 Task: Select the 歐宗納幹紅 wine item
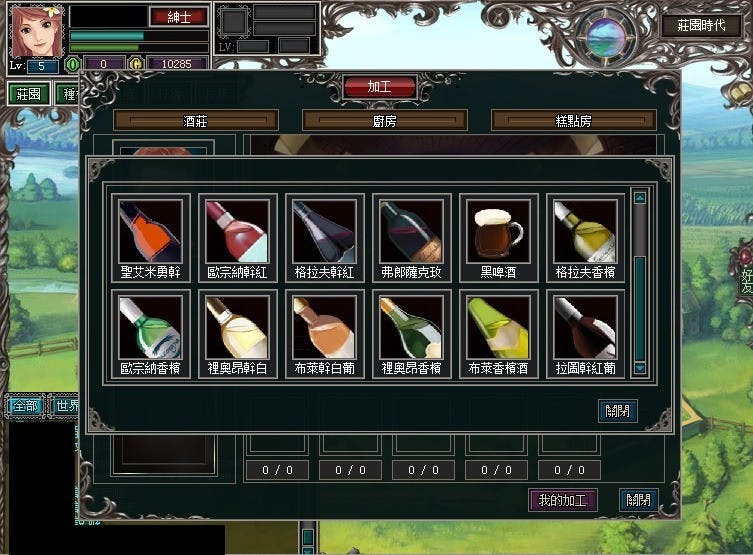tap(236, 231)
